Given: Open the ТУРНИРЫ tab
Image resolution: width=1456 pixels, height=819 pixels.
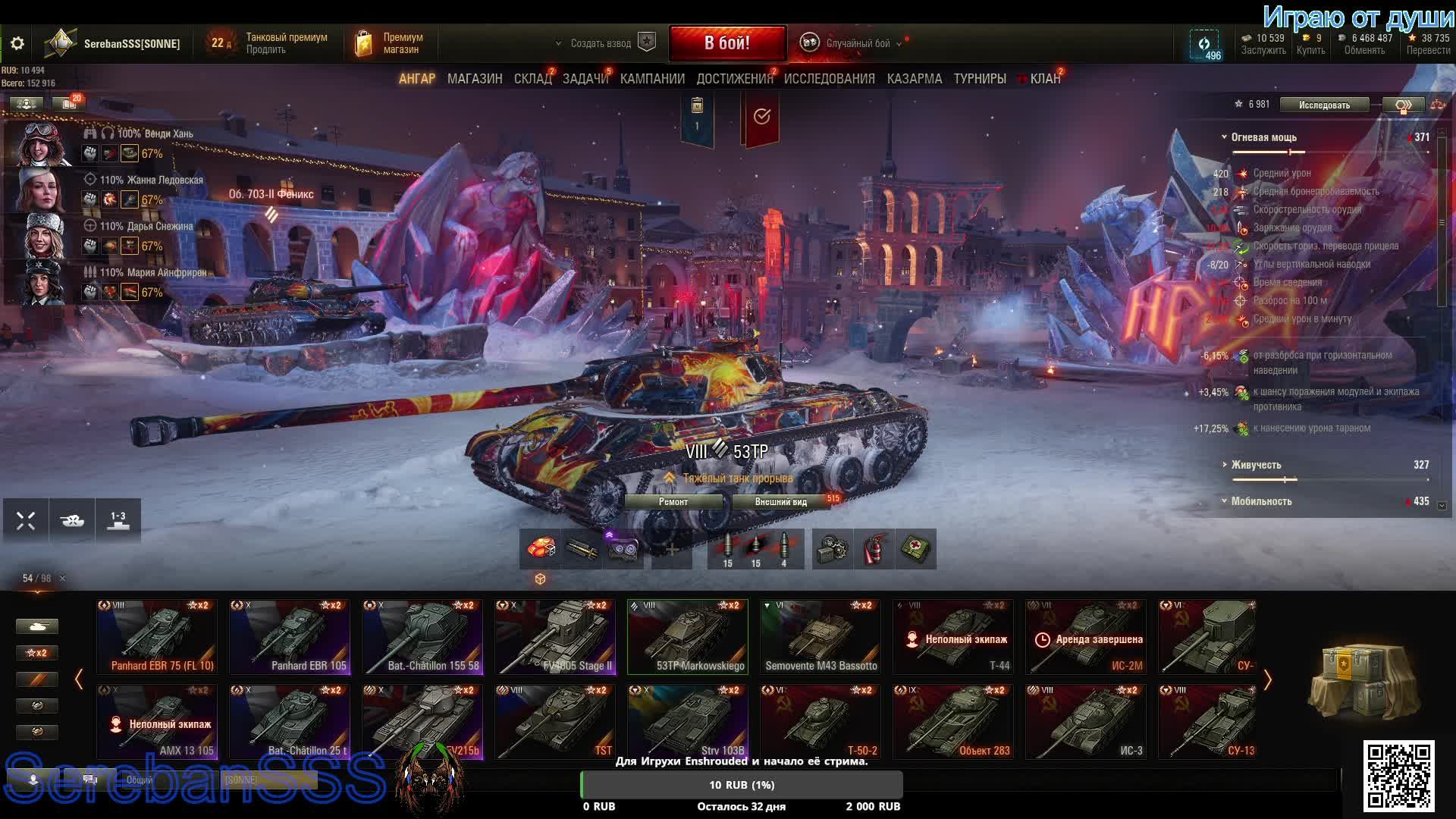Looking at the screenshot, I should pyautogui.click(x=980, y=79).
